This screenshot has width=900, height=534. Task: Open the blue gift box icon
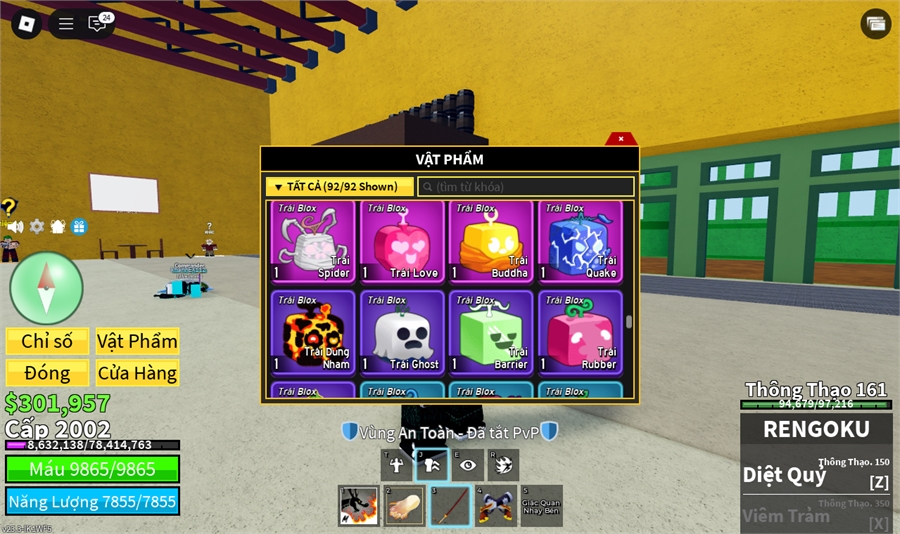[79, 227]
